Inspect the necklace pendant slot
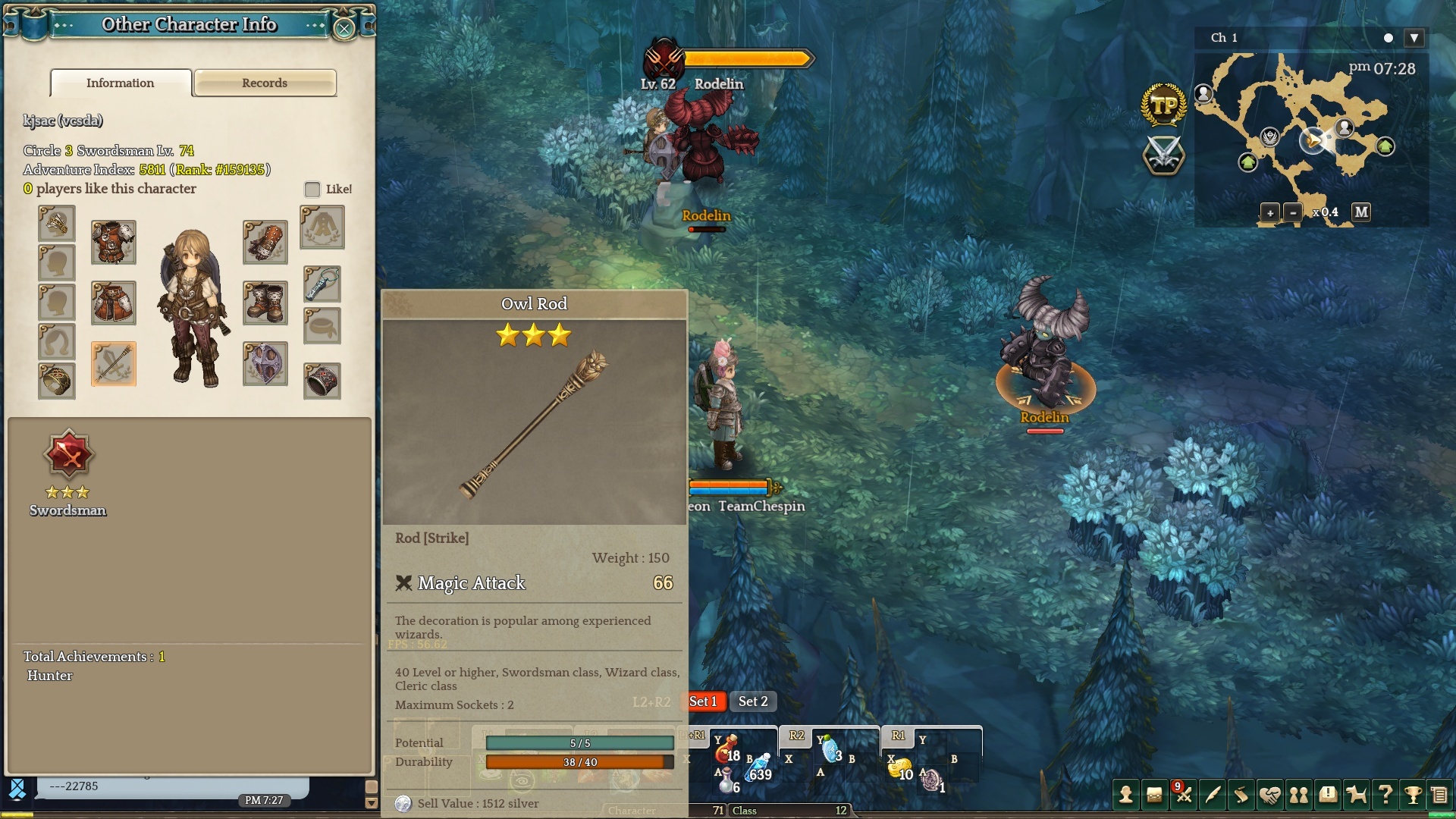 coord(322,284)
